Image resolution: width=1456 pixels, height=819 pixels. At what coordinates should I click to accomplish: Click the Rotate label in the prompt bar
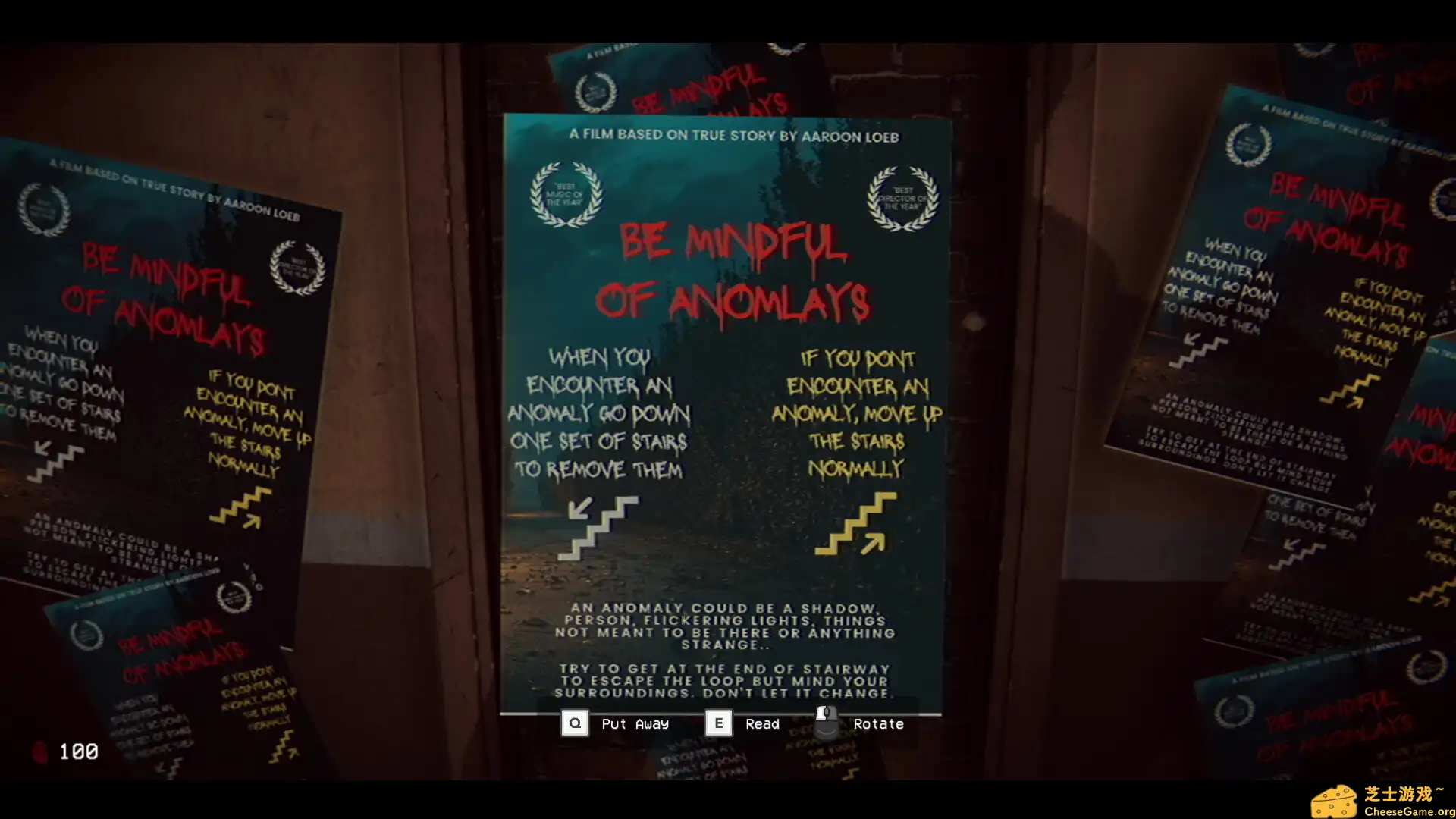tap(878, 723)
